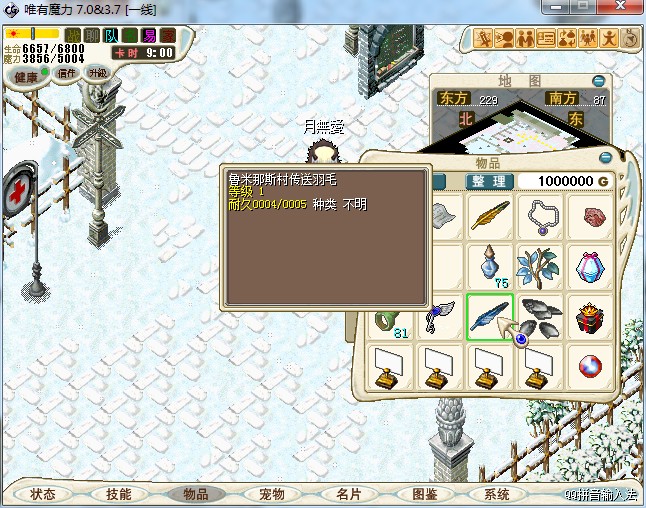Select the crowned red gift box

point(592,316)
